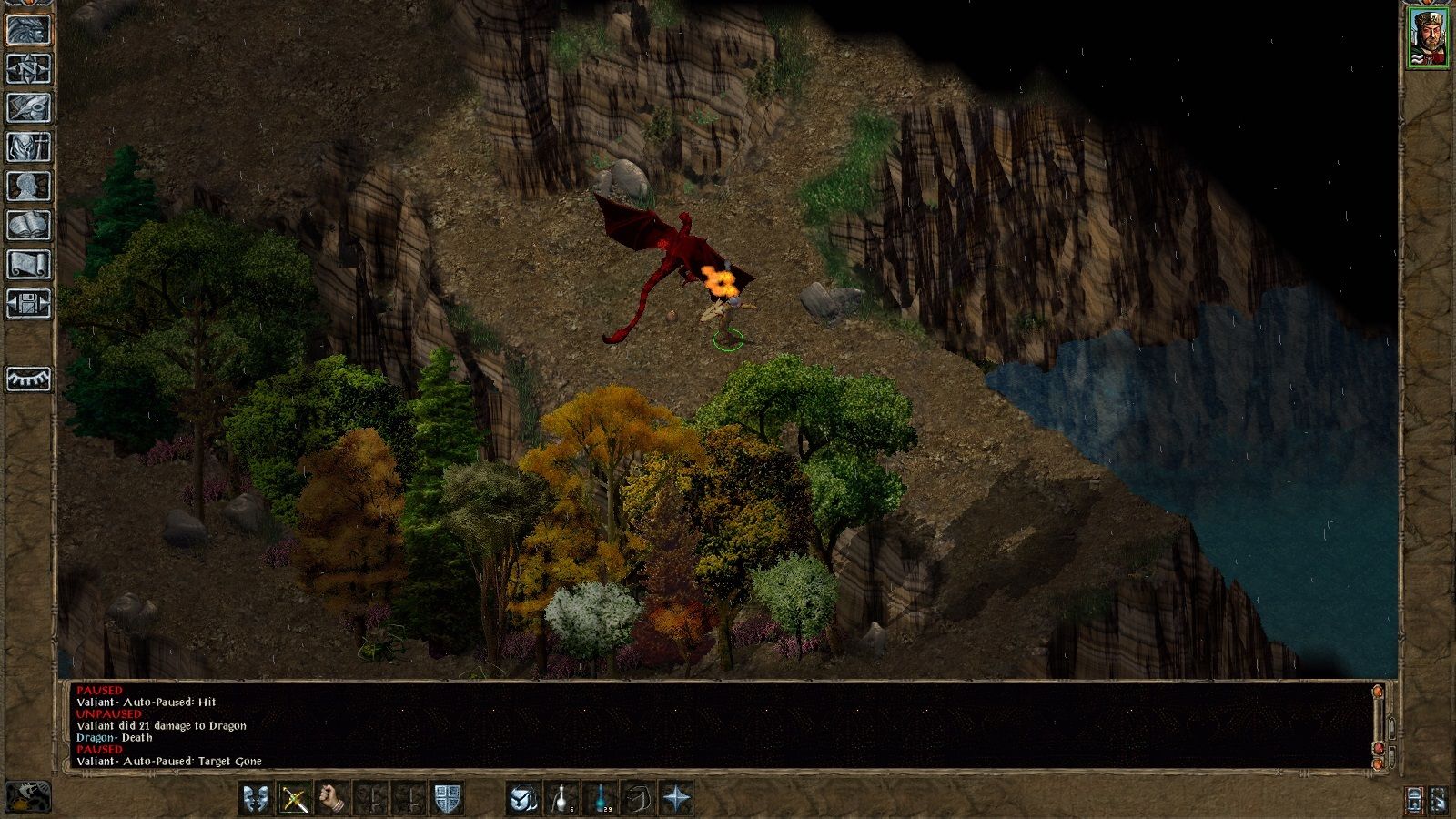Select the crossed swords weapon slot
This screenshot has width=1456, height=819.
pos(294,799)
